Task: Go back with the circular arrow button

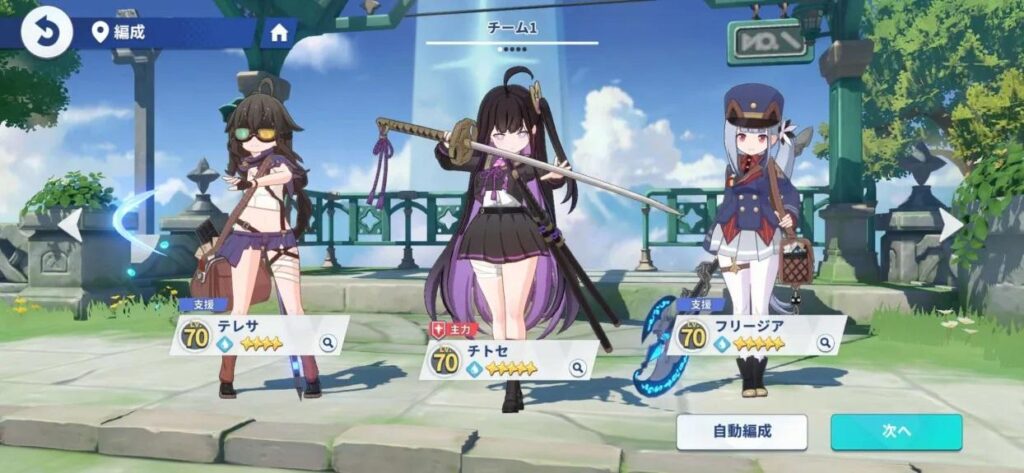Action: click(x=46, y=32)
